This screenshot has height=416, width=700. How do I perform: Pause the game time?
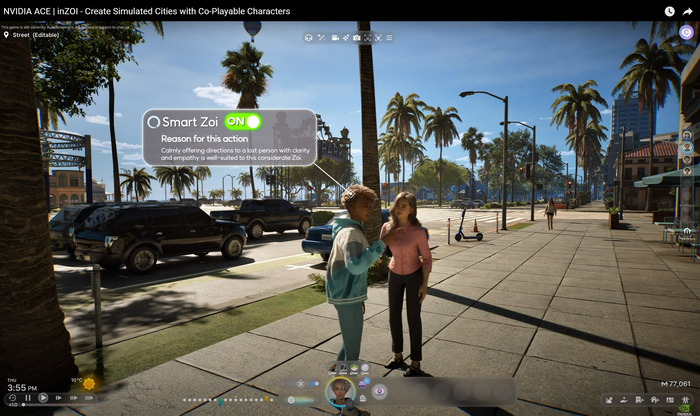27,398
